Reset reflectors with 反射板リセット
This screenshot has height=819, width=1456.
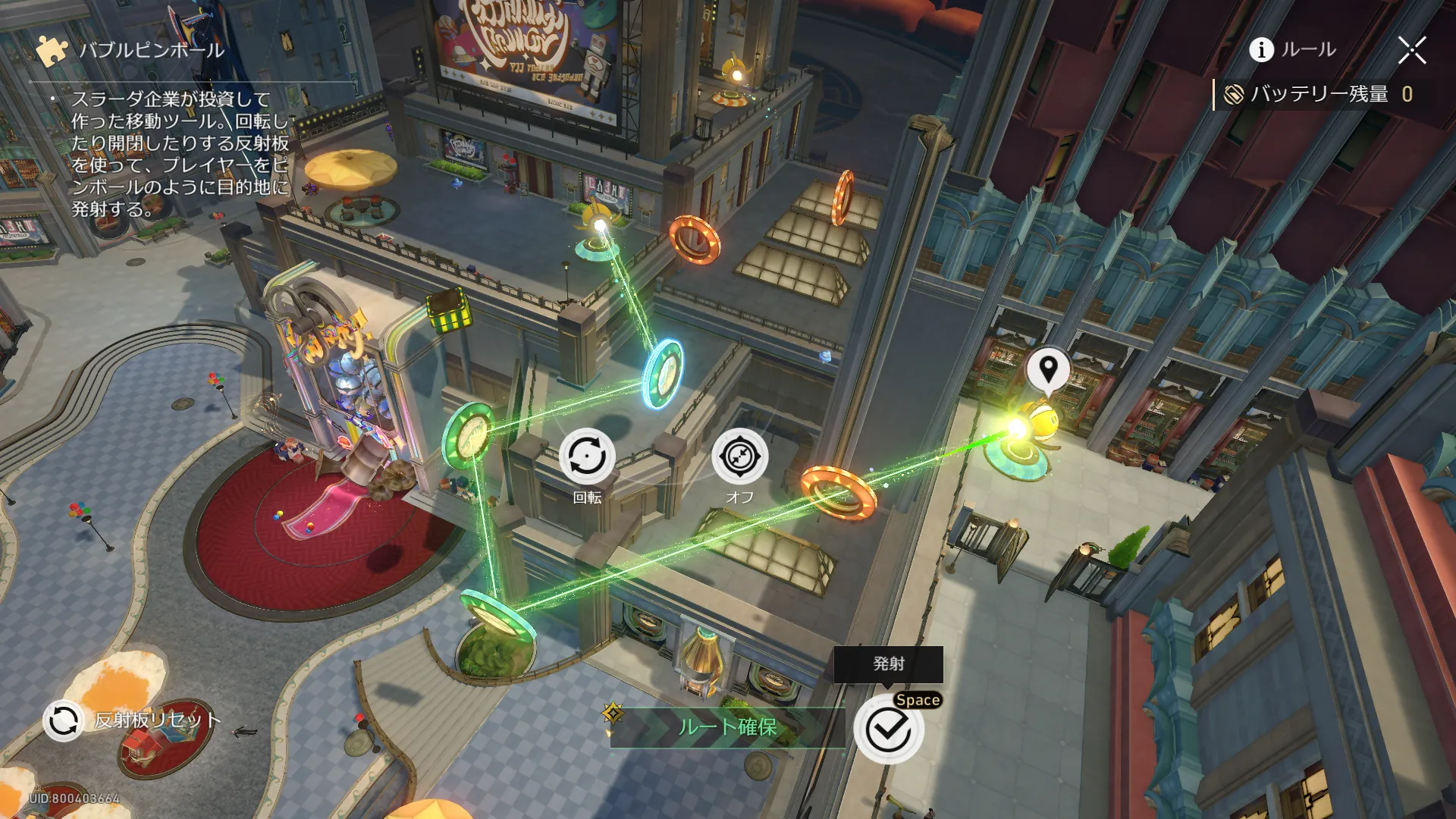[x=63, y=720]
